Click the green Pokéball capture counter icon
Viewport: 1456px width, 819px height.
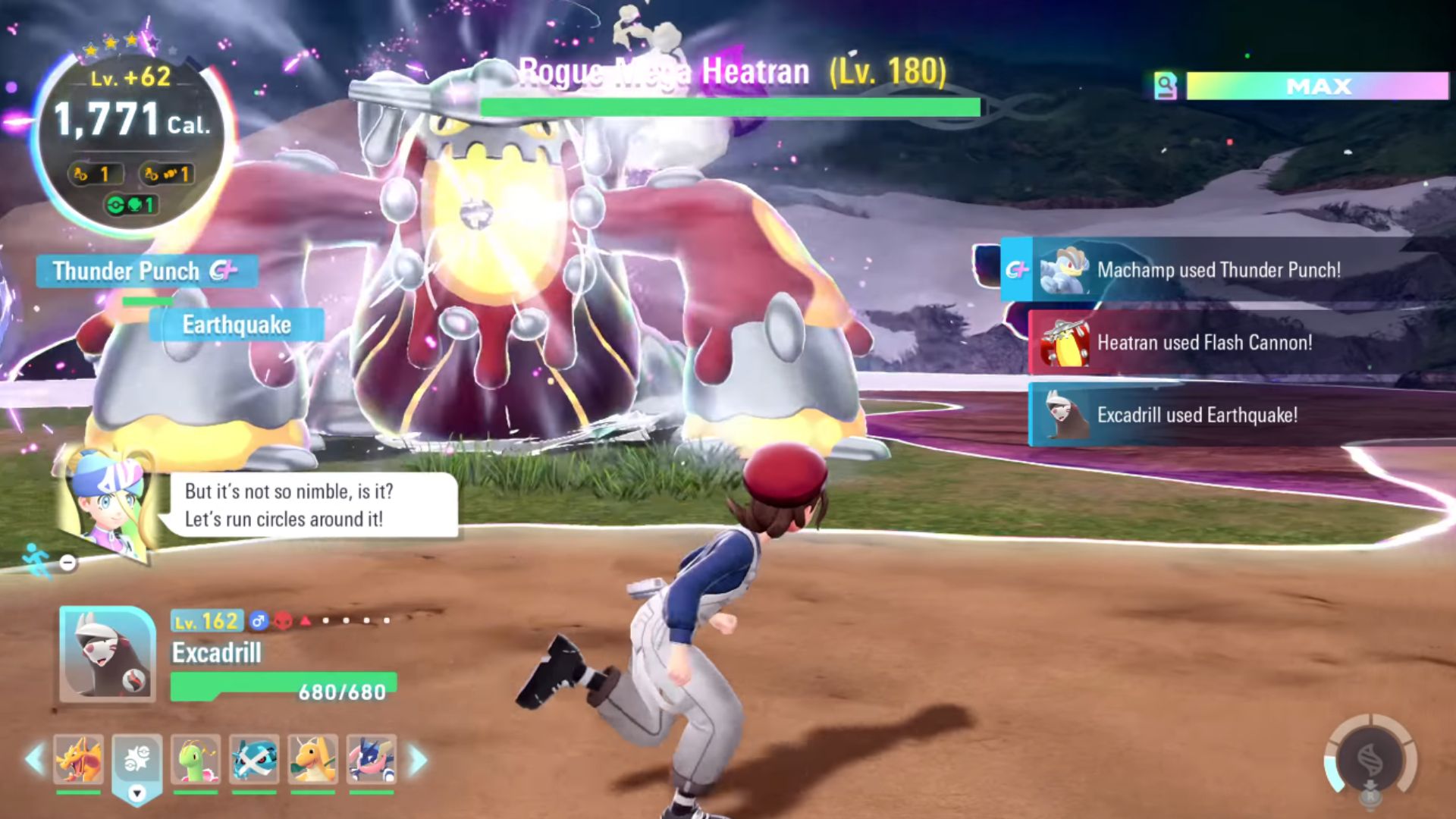pyautogui.click(x=116, y=205)
